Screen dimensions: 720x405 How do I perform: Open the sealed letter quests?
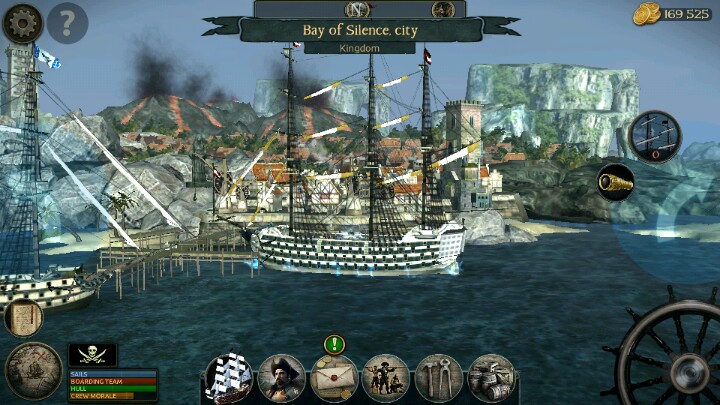333,378
